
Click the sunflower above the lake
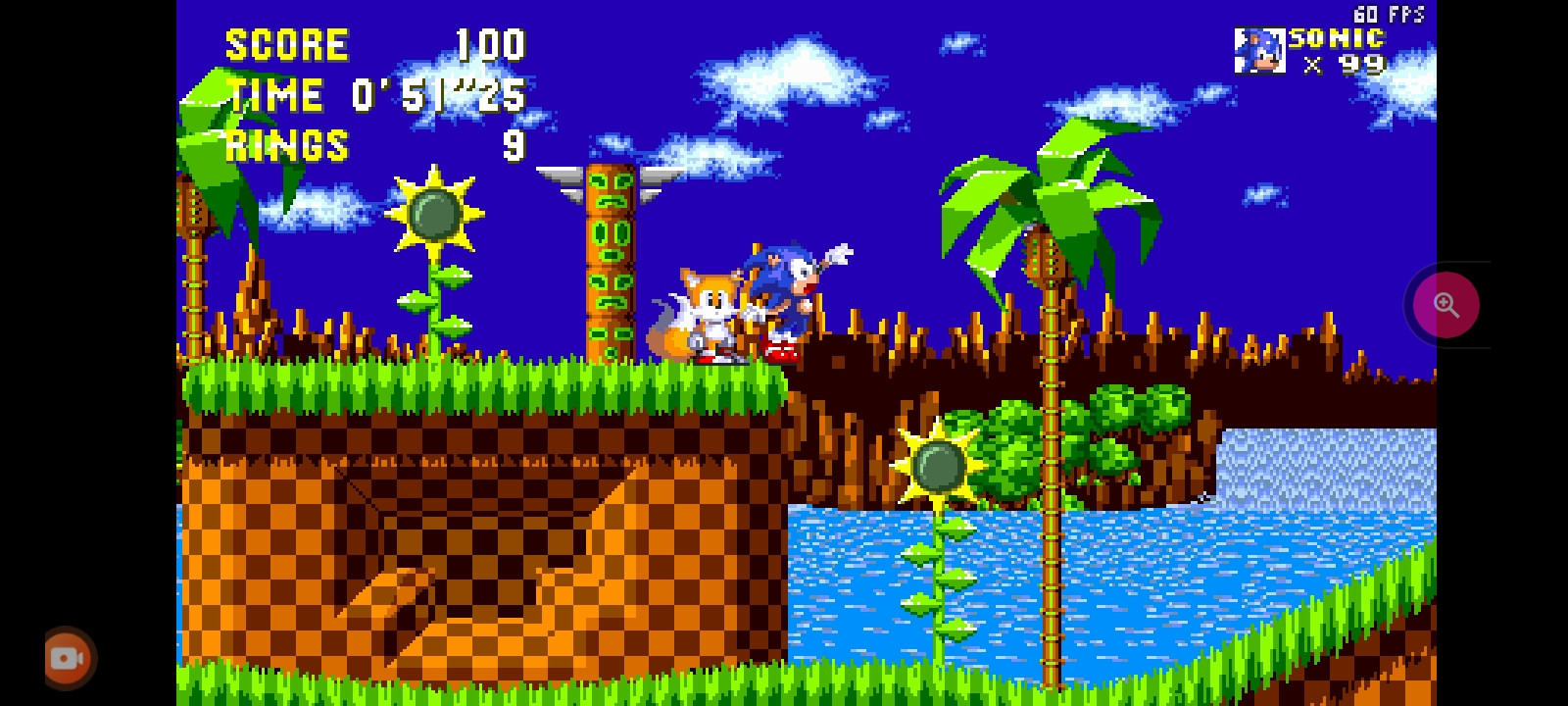[939, 464]
